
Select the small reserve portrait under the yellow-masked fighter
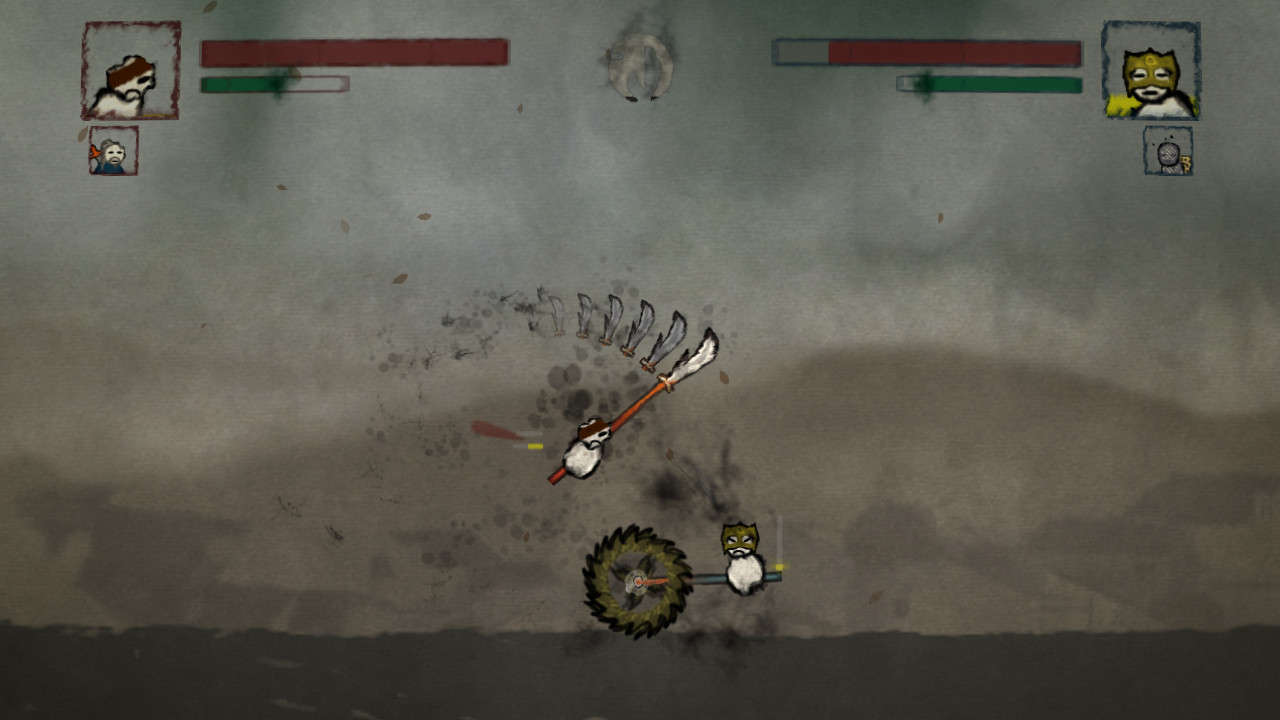(1168, 151)
